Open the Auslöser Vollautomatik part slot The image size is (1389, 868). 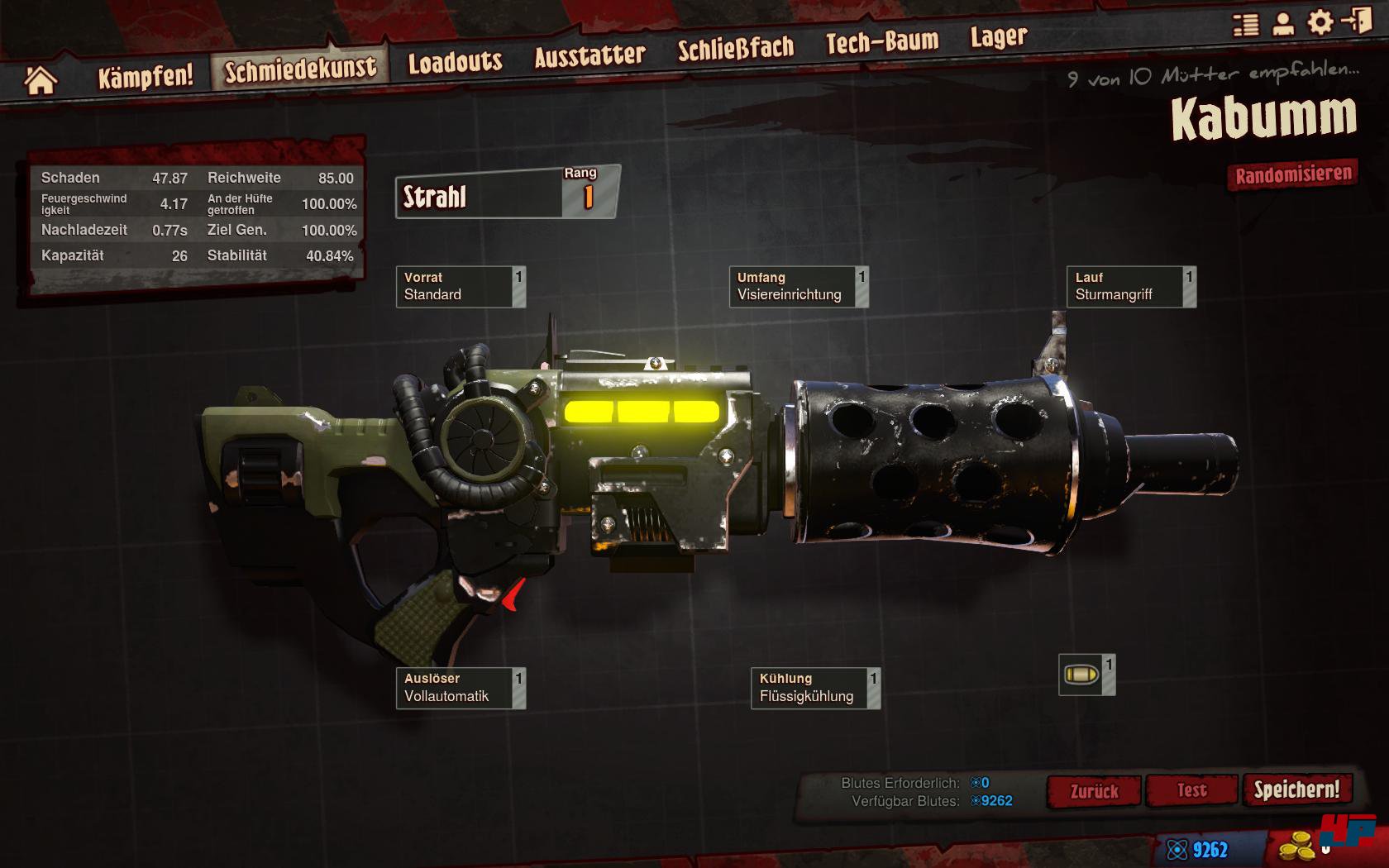[461, 688]
